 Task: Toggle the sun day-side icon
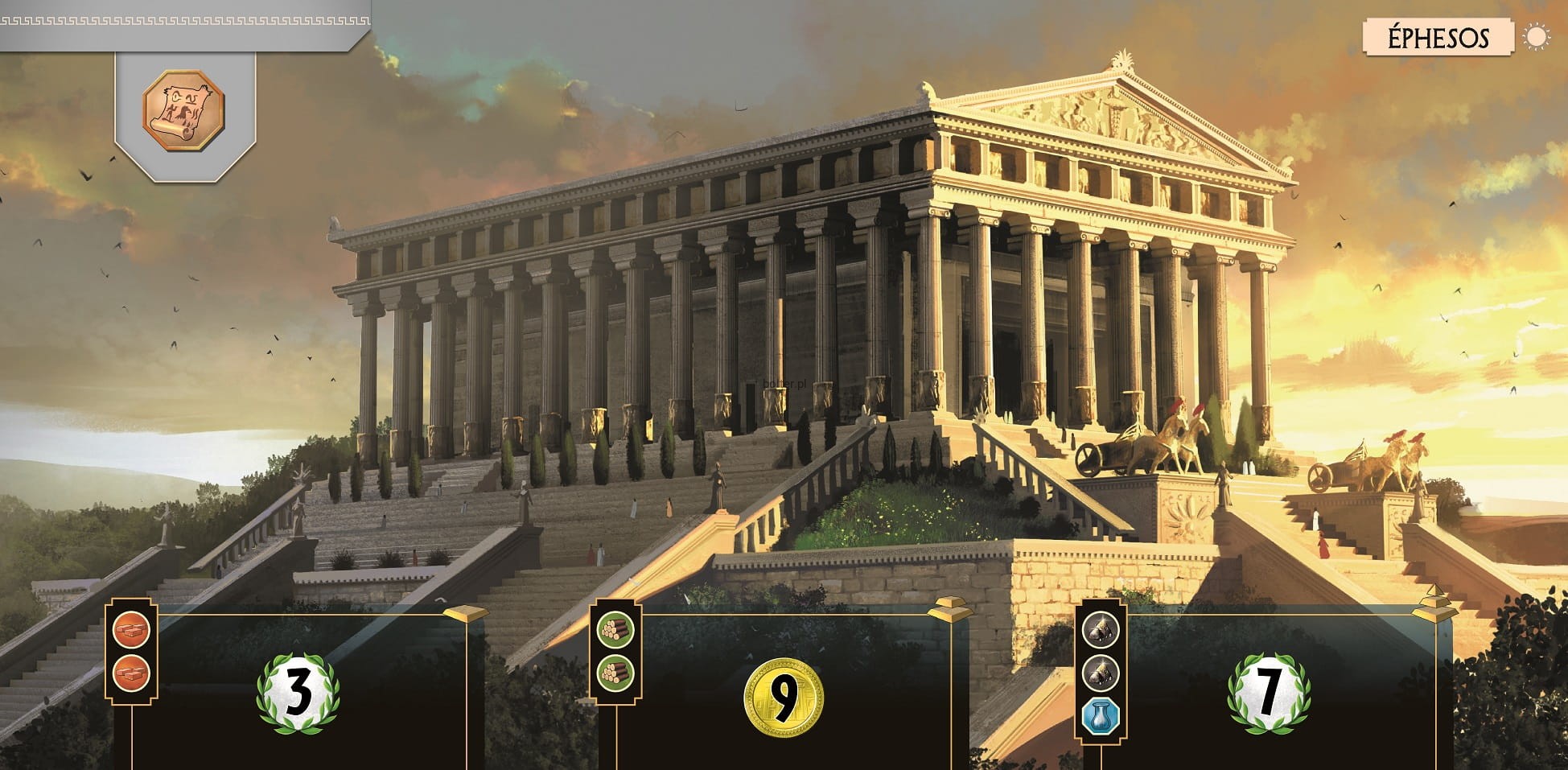[x=1537, y=38]
